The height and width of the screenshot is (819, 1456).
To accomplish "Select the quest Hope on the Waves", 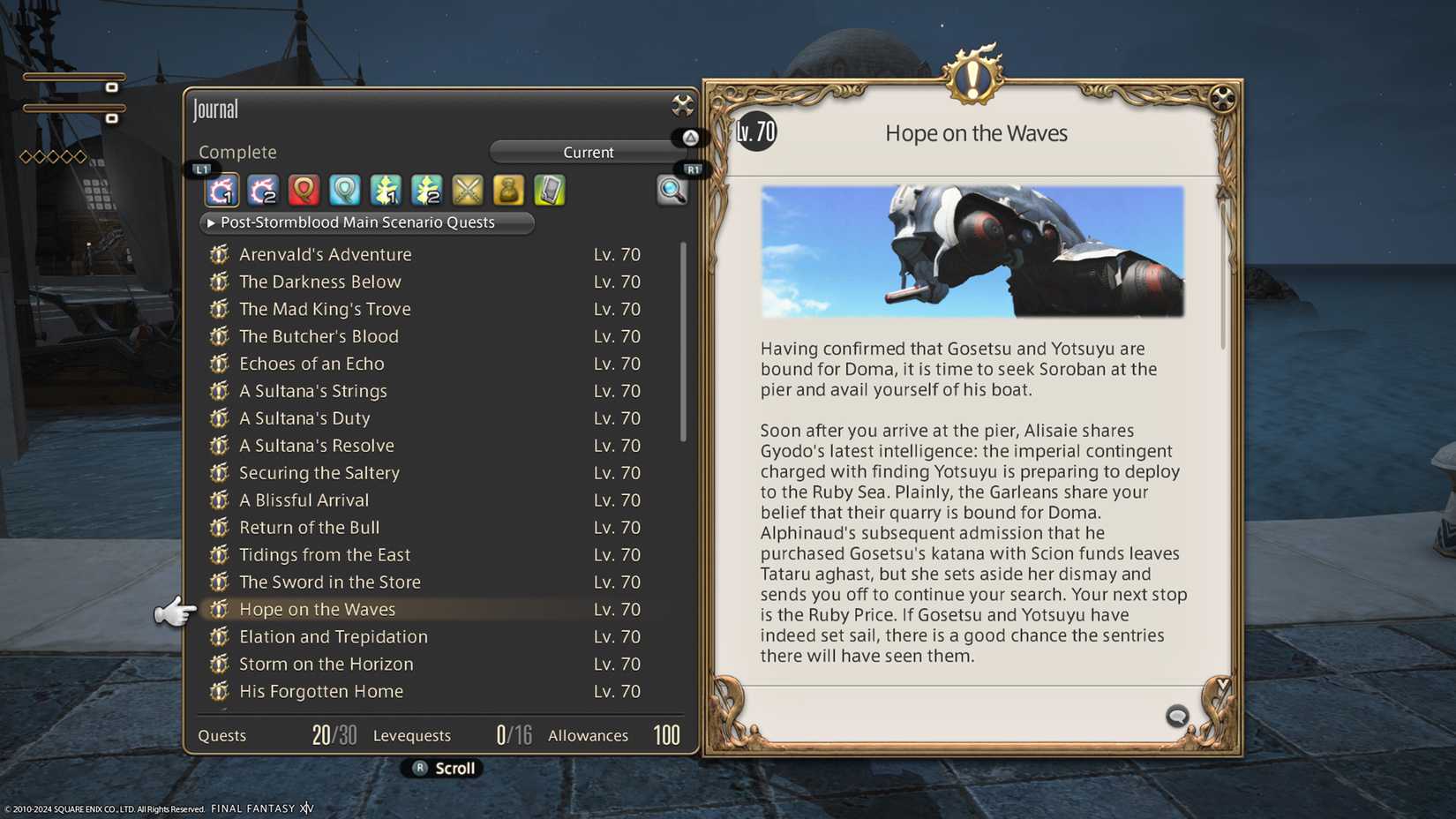I will click(x=318, y=609).
